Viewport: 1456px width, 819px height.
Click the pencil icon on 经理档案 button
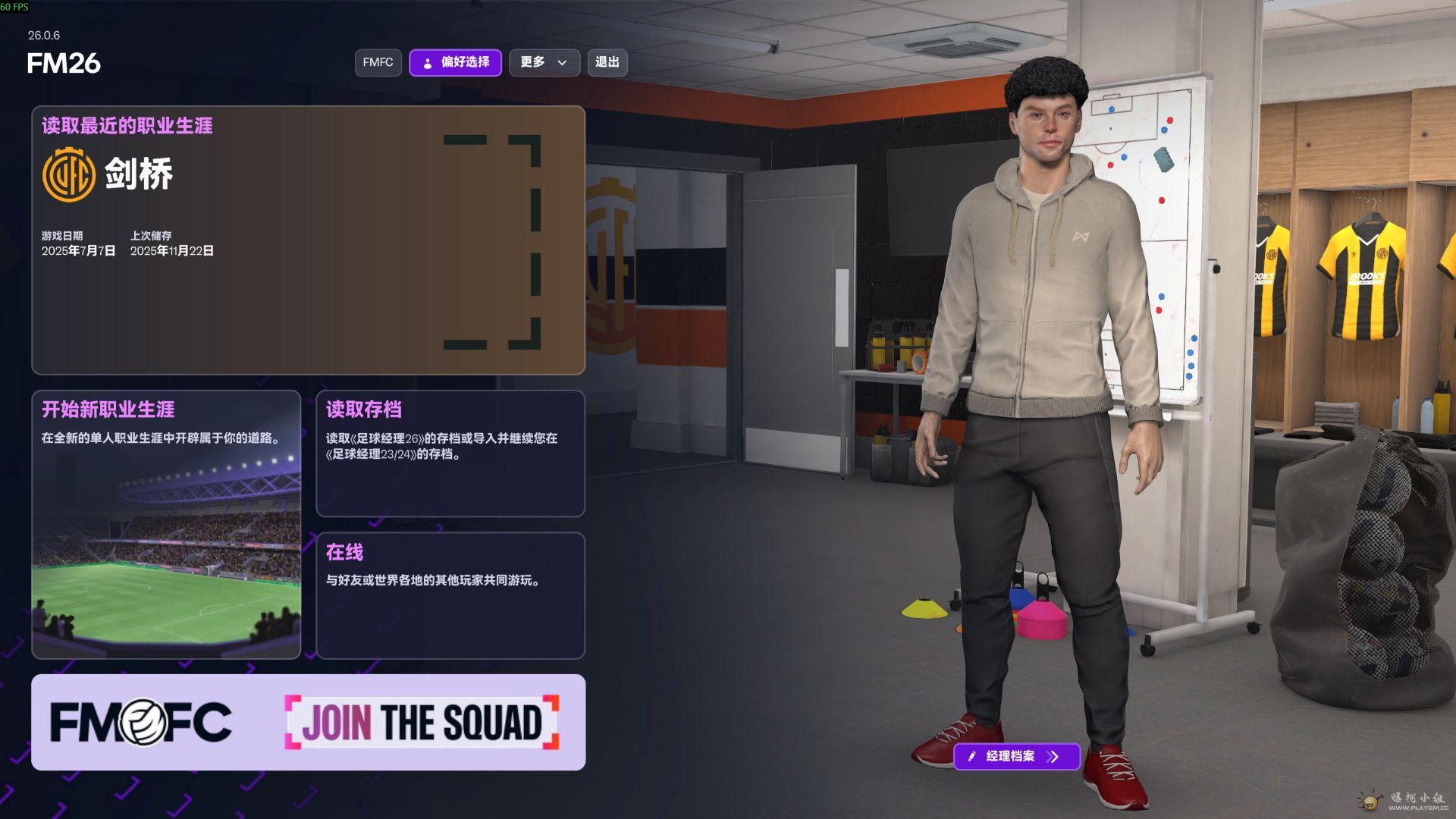click(972, 756)
